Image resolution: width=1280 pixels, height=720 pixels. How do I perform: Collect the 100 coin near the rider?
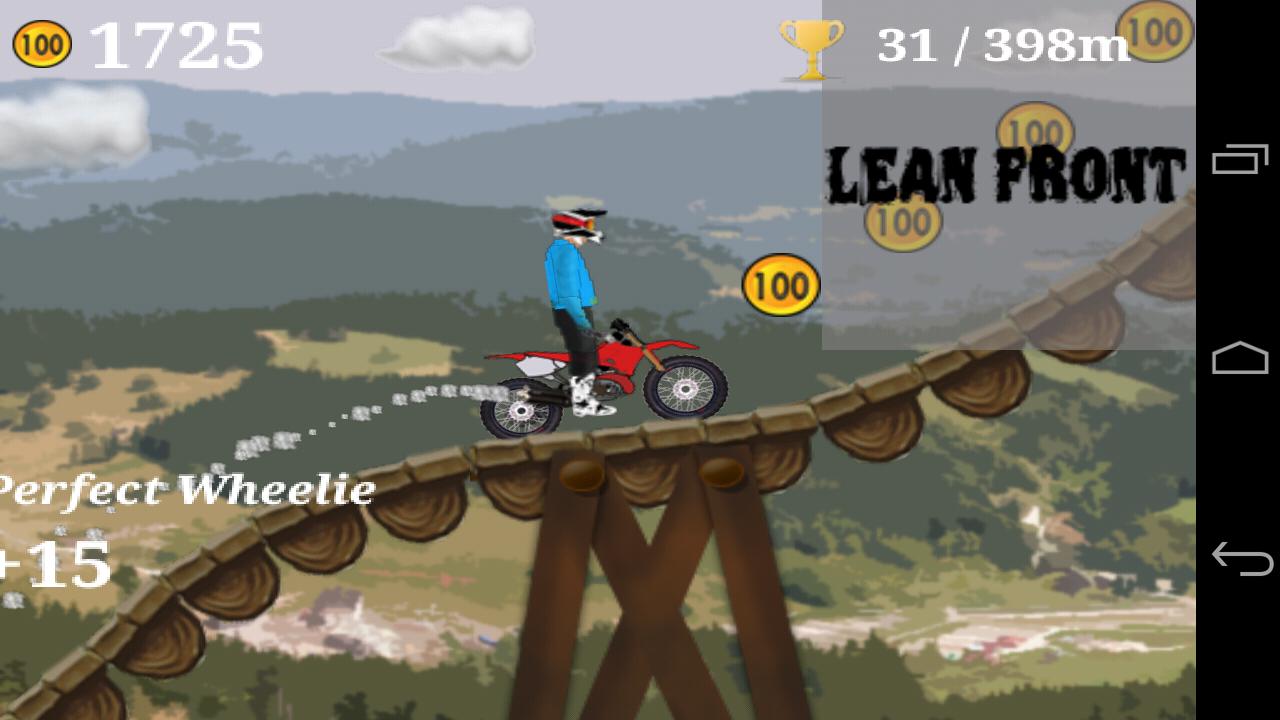(782, 285)
